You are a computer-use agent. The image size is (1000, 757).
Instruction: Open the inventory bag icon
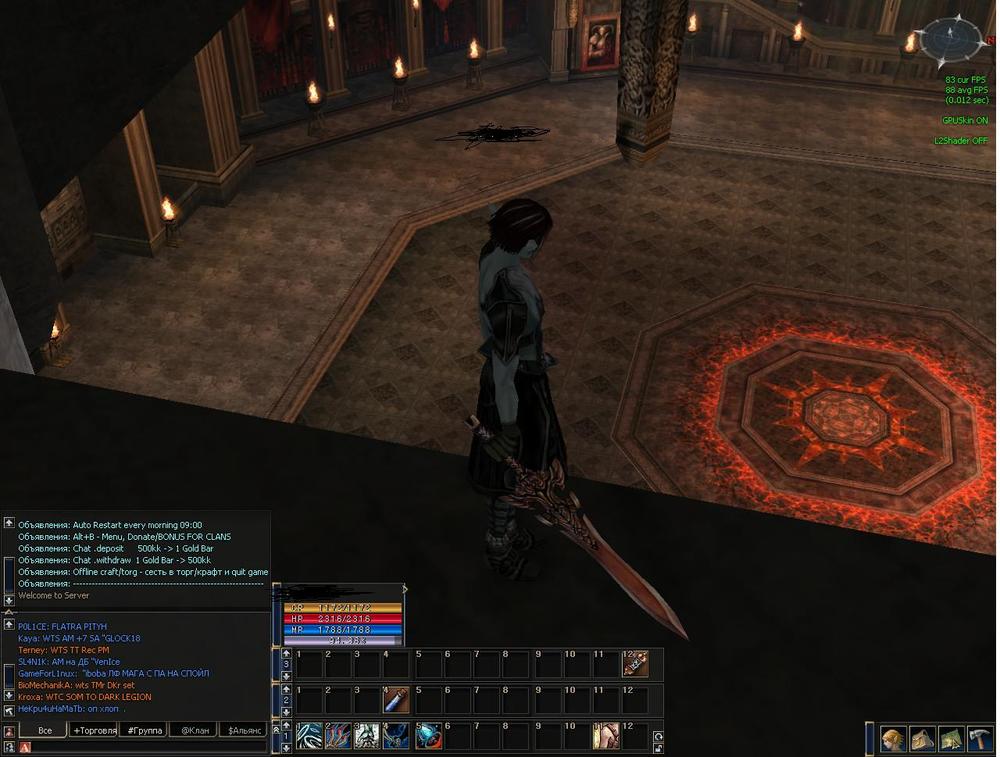[922, 739]
